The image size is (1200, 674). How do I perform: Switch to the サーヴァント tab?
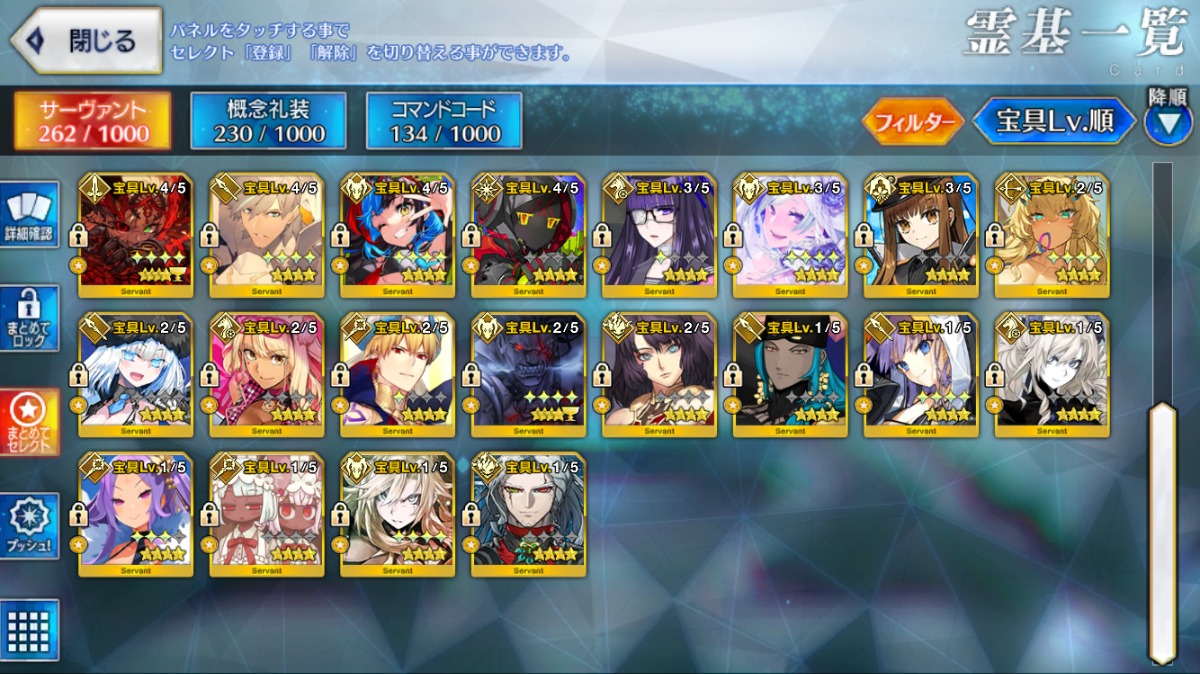coord(92,121)
